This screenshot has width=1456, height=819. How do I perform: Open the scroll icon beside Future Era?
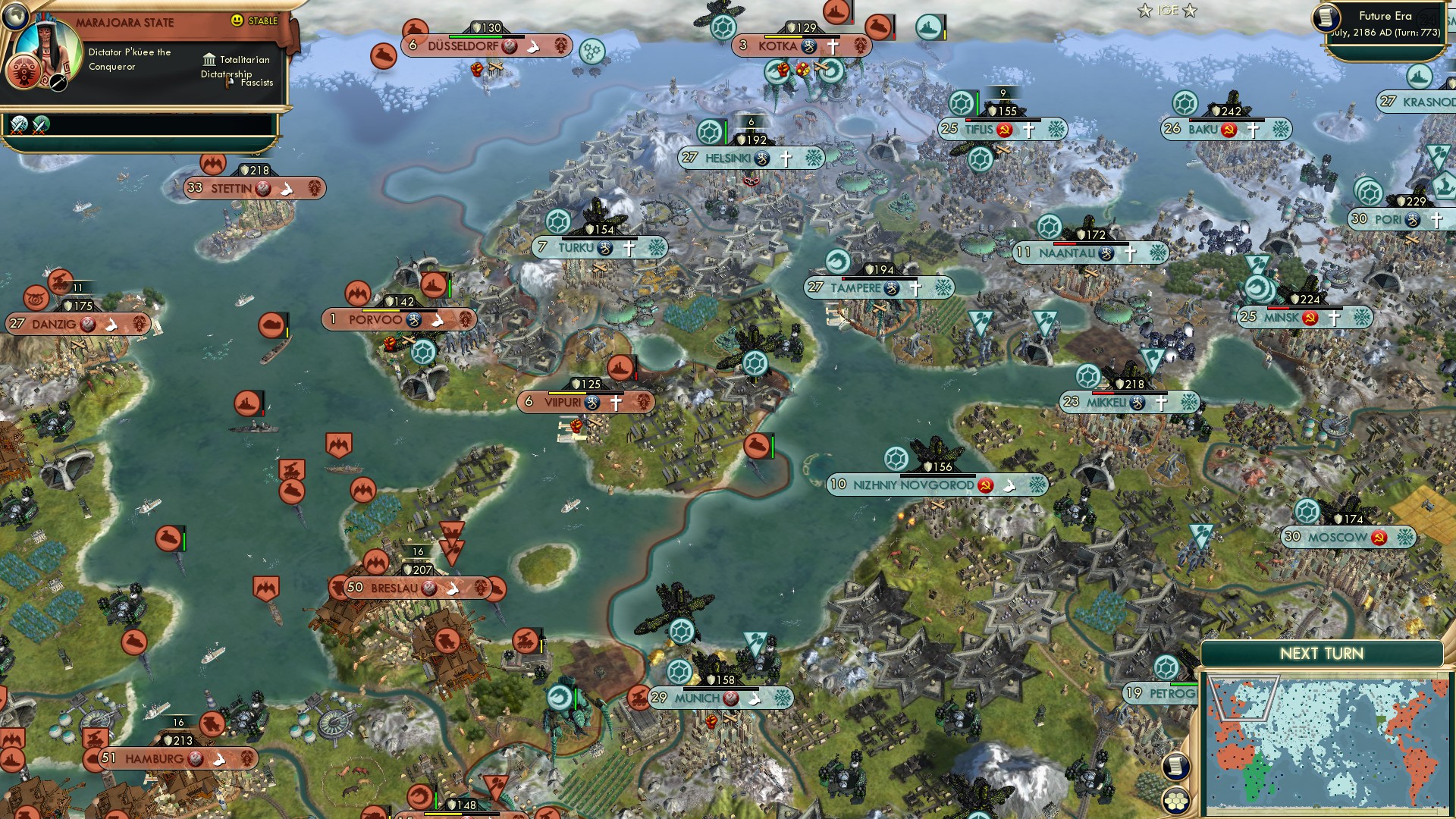(x=1326, y=18)
